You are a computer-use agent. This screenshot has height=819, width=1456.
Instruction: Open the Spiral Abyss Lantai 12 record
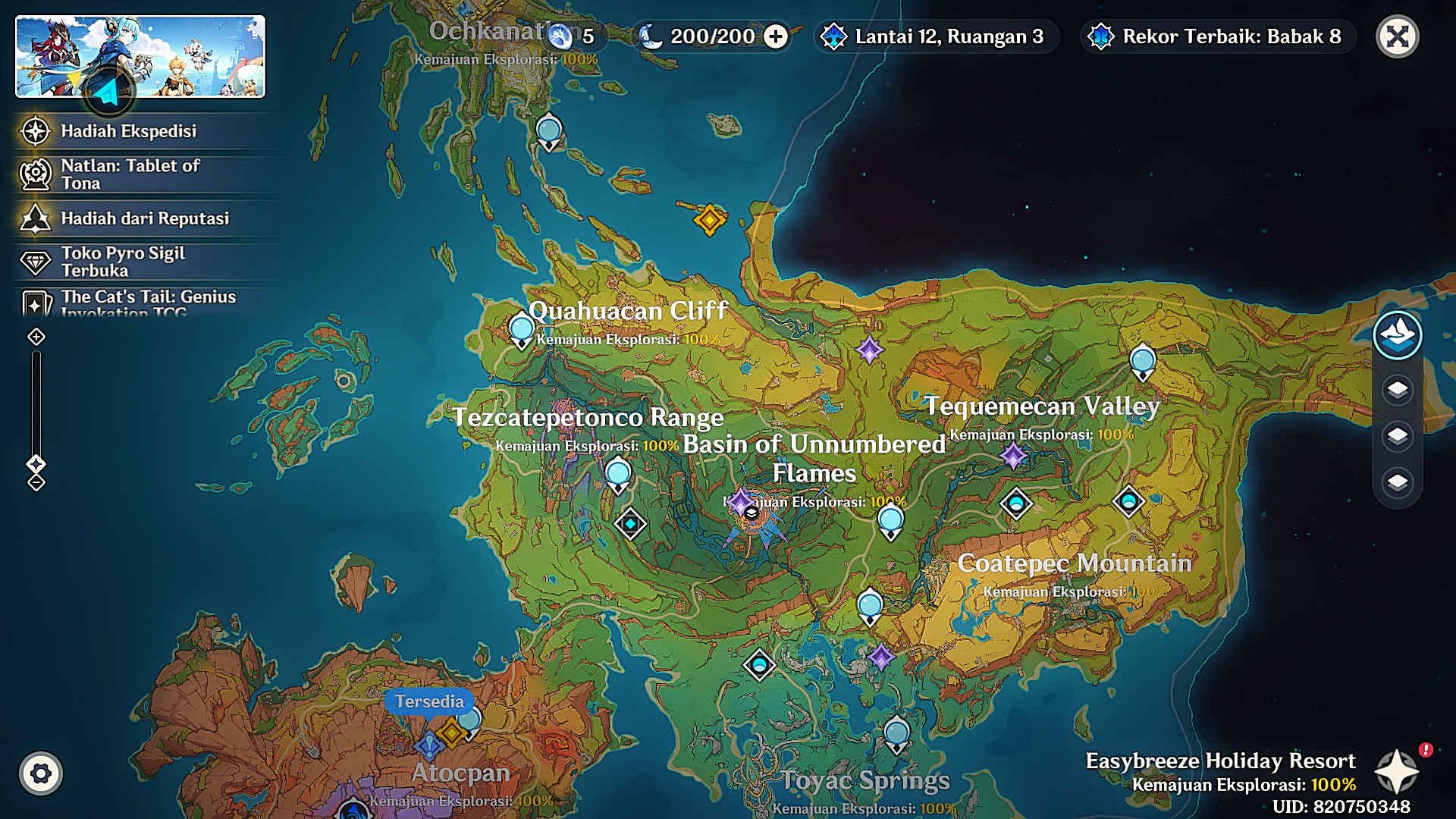coord(937,36)
